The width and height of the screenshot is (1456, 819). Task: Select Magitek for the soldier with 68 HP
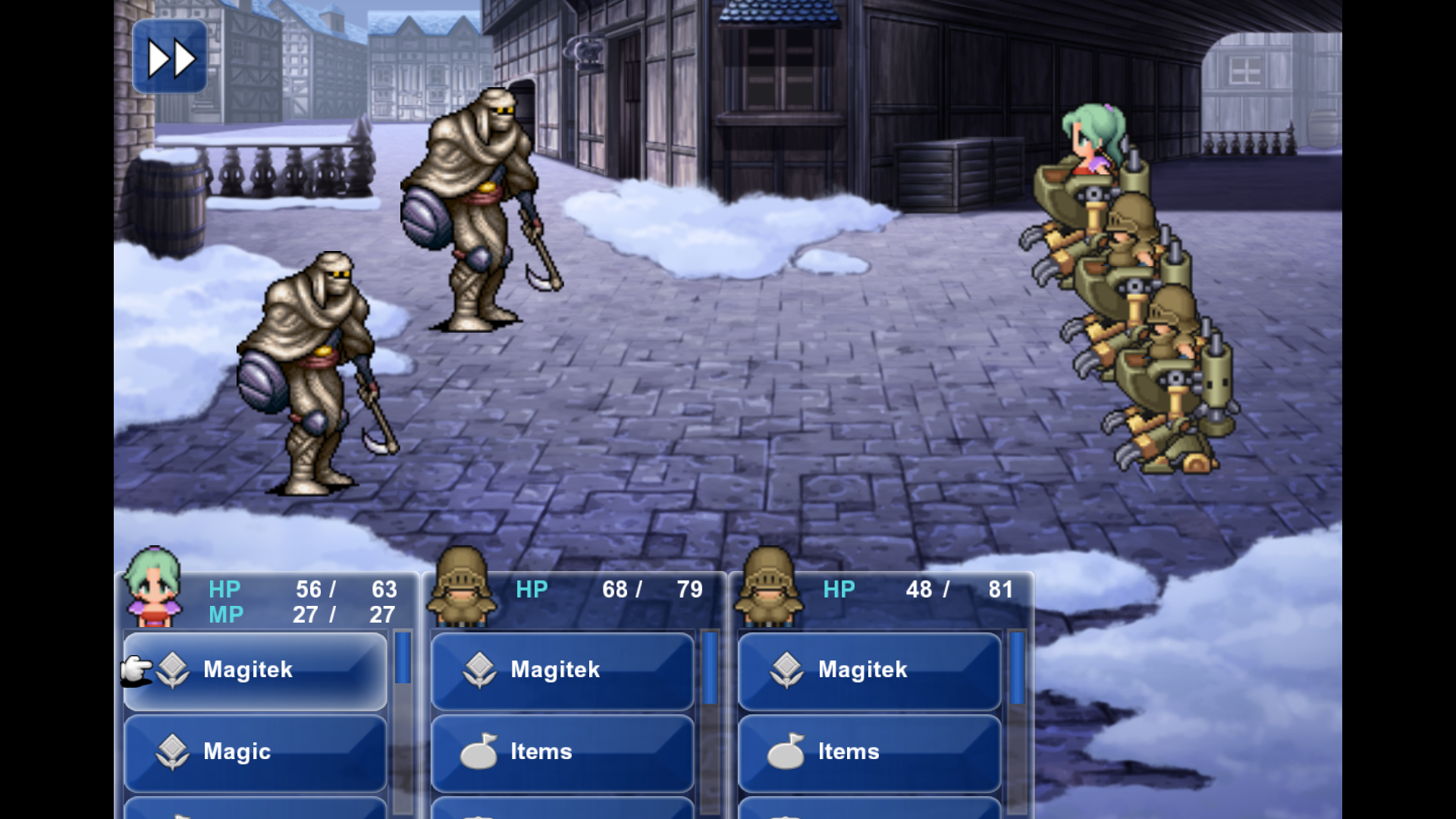[x=563, y=670]
